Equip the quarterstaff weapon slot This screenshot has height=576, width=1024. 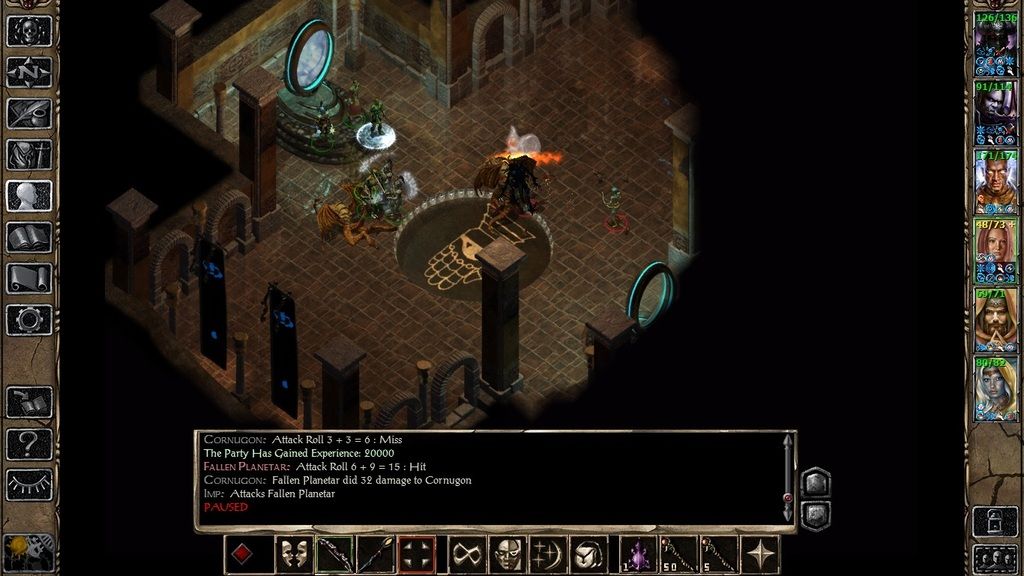tap(376, 554)
